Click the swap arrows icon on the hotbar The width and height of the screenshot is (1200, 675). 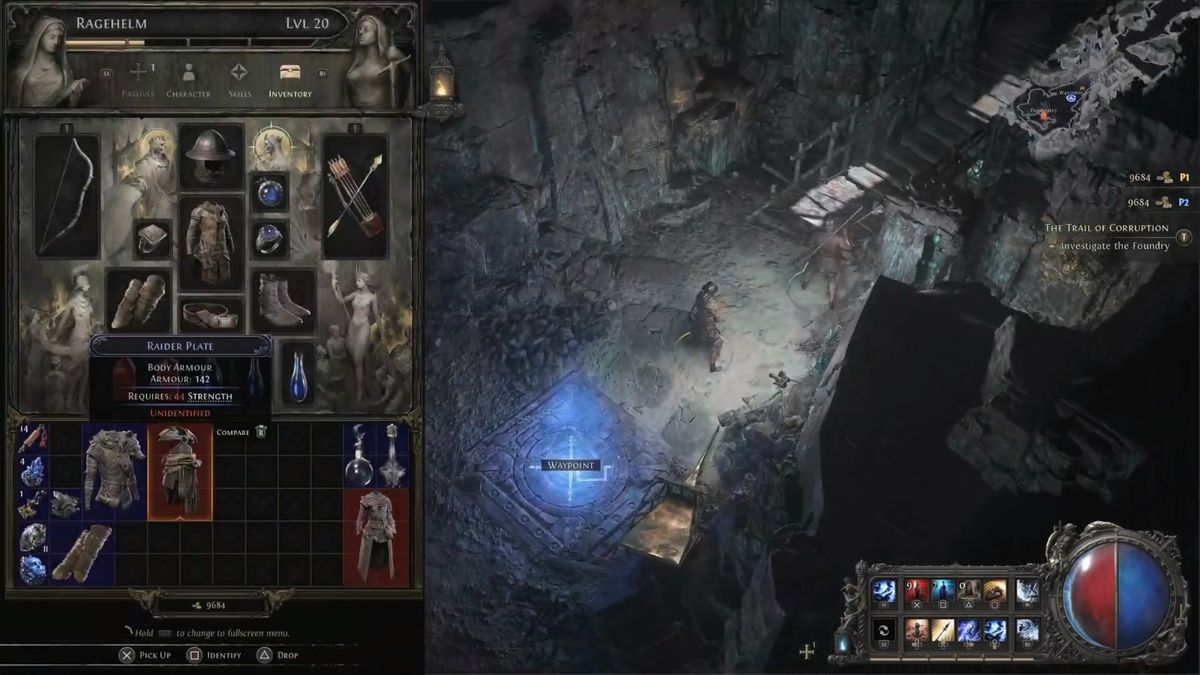[x=883, y=630]
